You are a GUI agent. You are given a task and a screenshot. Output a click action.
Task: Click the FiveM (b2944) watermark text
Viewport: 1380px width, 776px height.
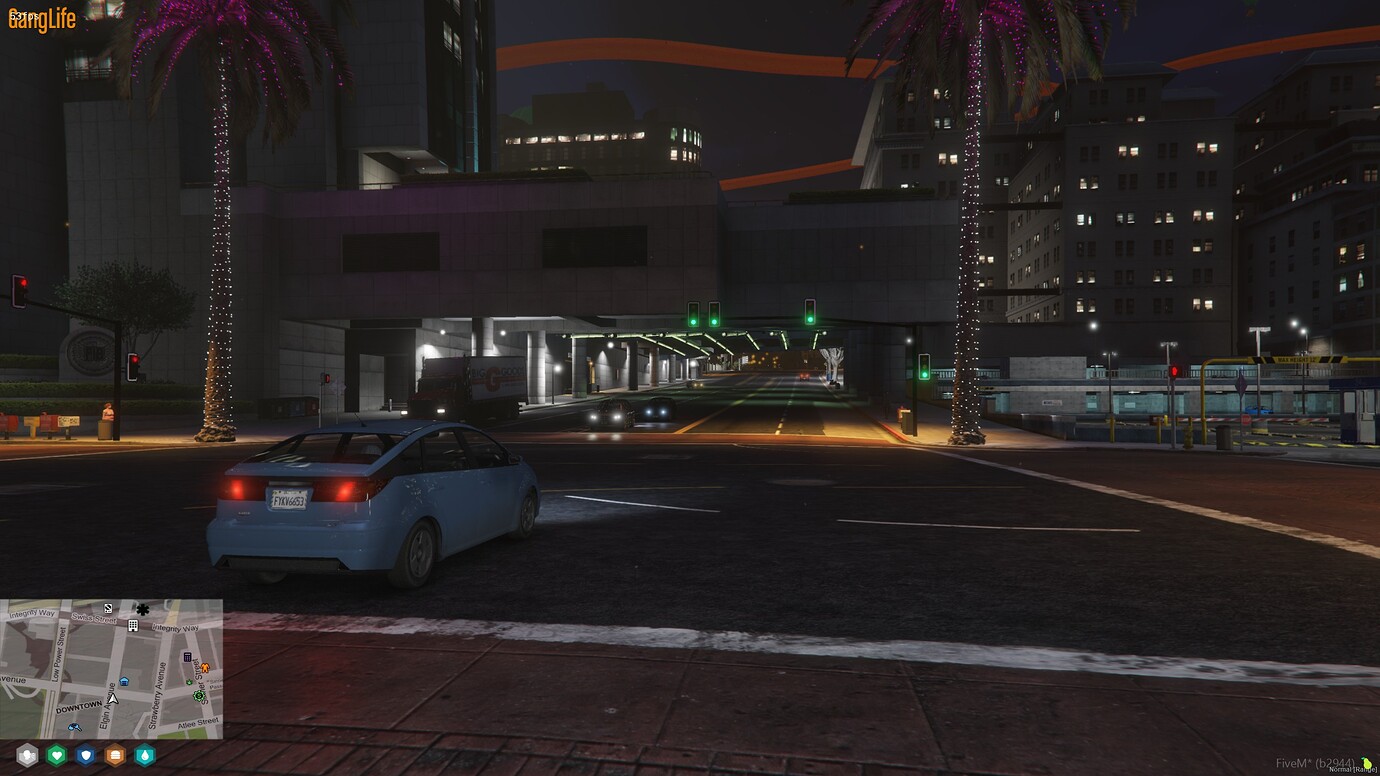(1316, 763)
